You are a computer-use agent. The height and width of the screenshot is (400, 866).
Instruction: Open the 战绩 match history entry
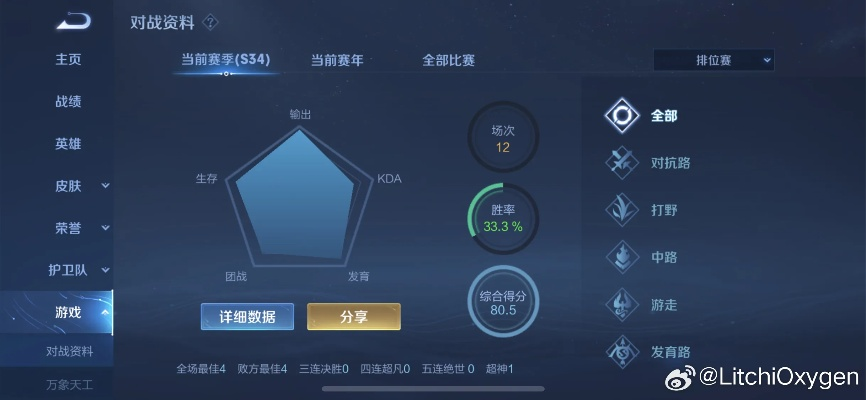[x=68, y=101]
